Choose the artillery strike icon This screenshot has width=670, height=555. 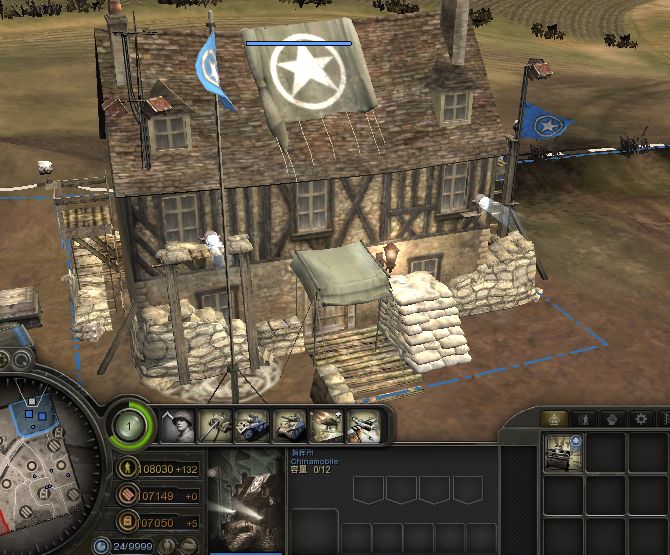(327, 427)
